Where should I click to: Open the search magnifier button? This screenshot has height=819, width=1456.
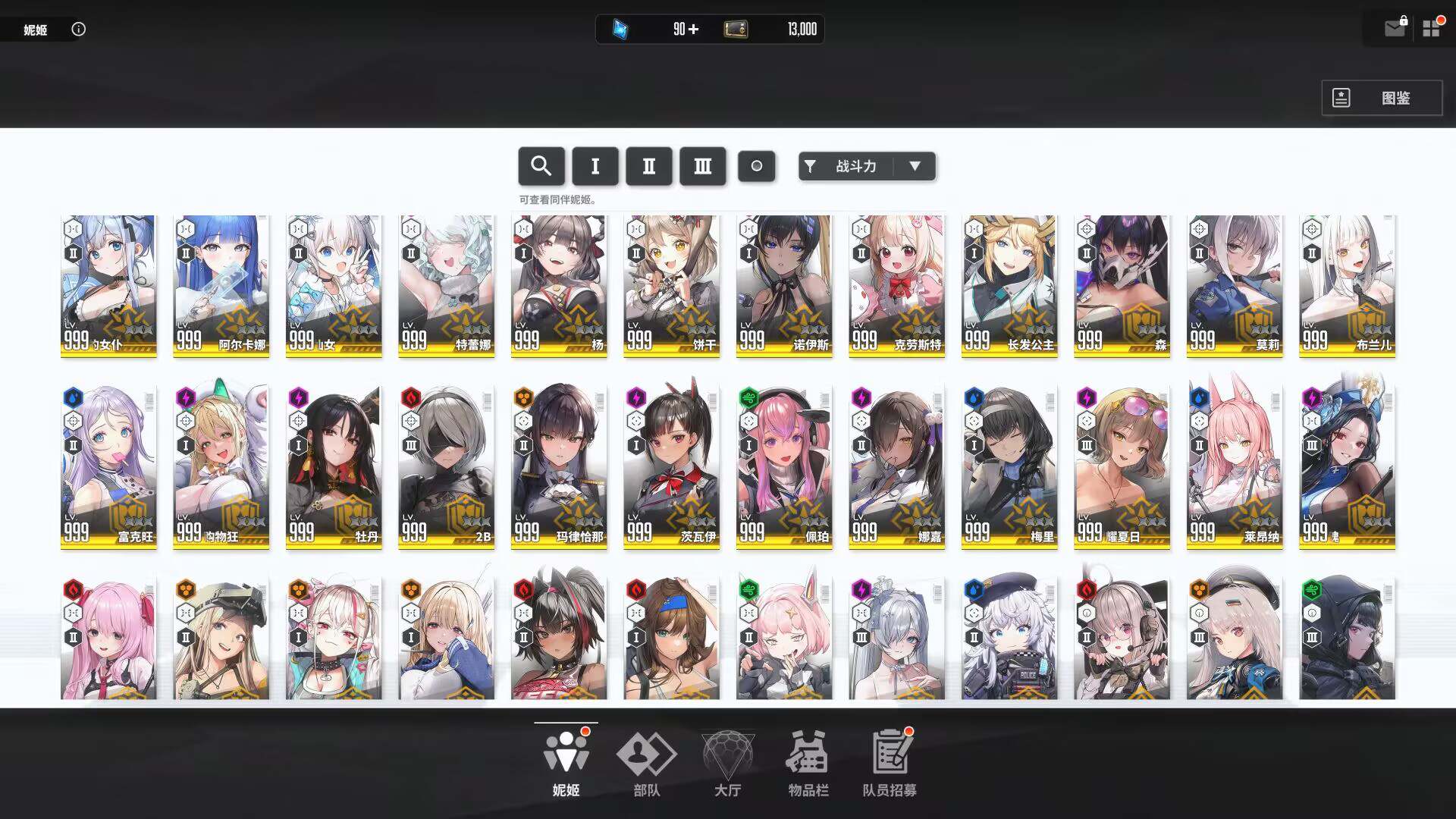point(541,166)
